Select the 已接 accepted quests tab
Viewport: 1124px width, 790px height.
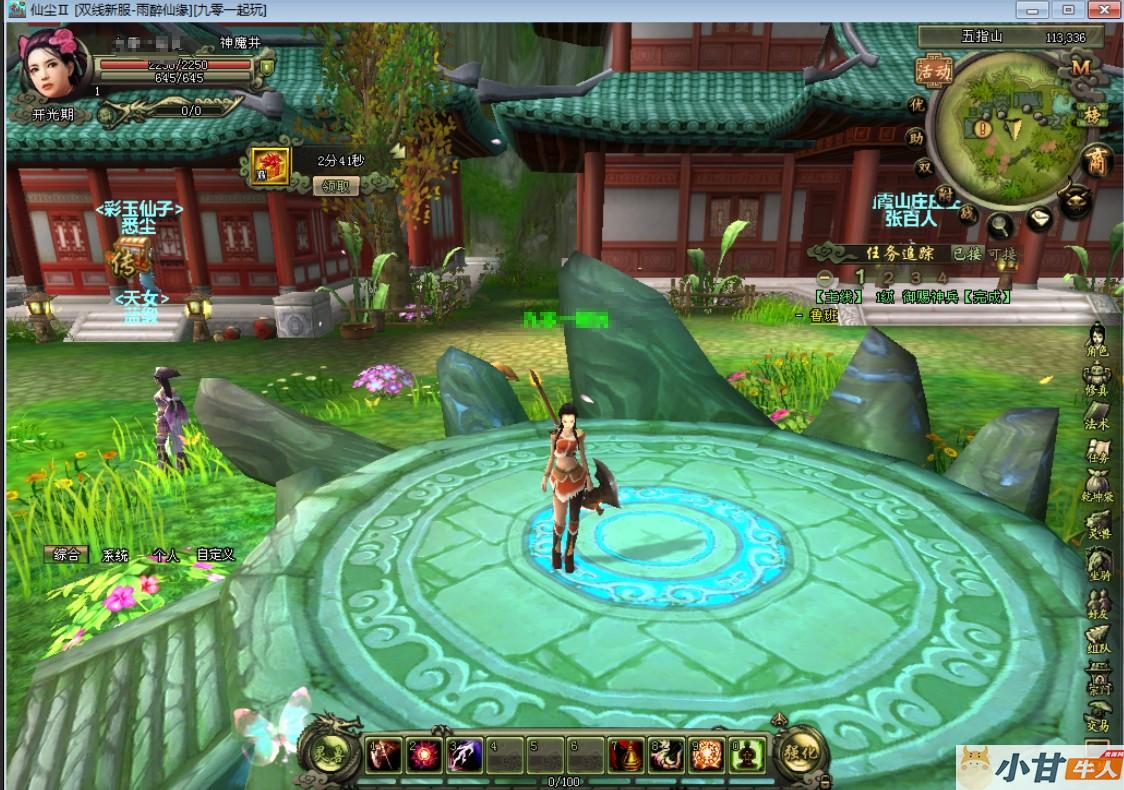[x=966, y=253]
